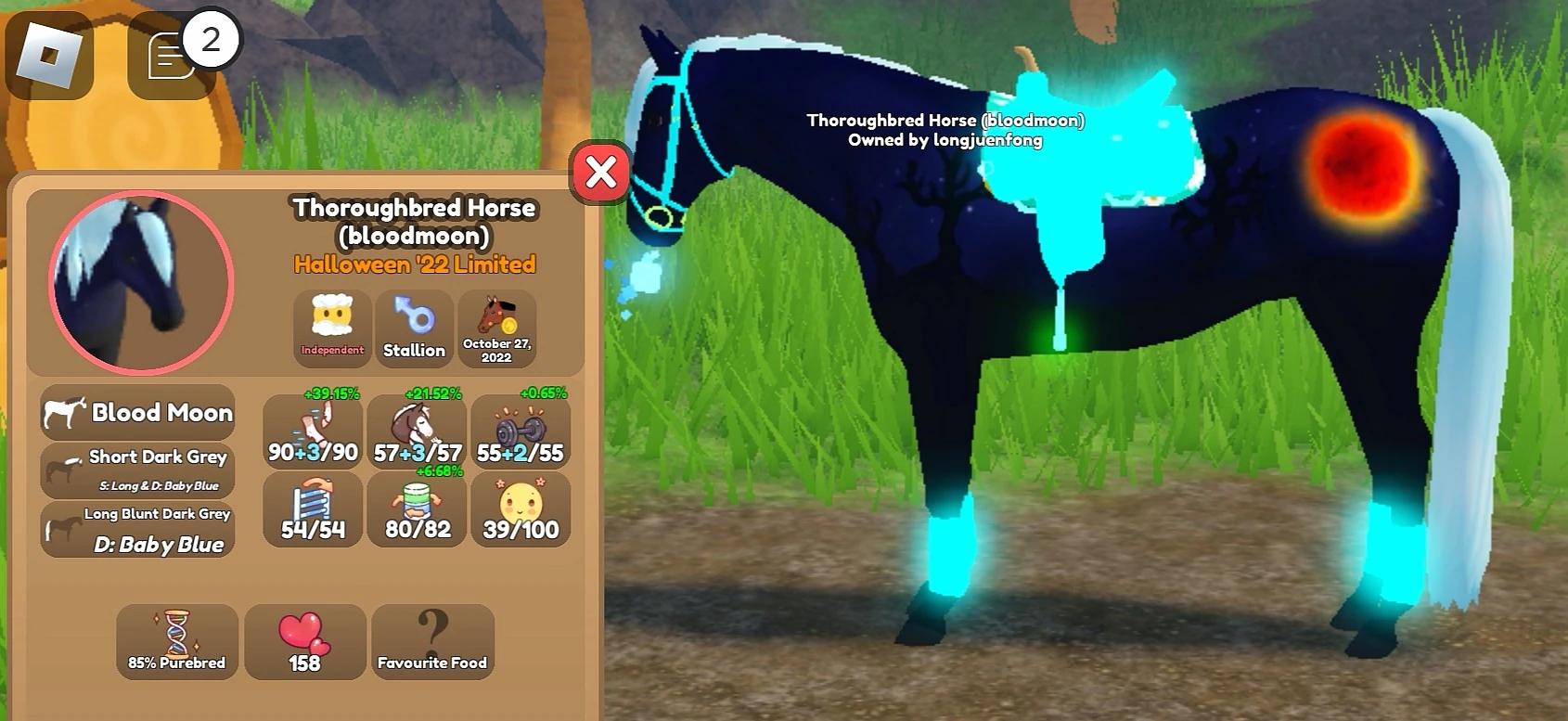Click the hearts icon showing 158
The width and height of the screenshot is (1568, 721).
tap(304, 642)
